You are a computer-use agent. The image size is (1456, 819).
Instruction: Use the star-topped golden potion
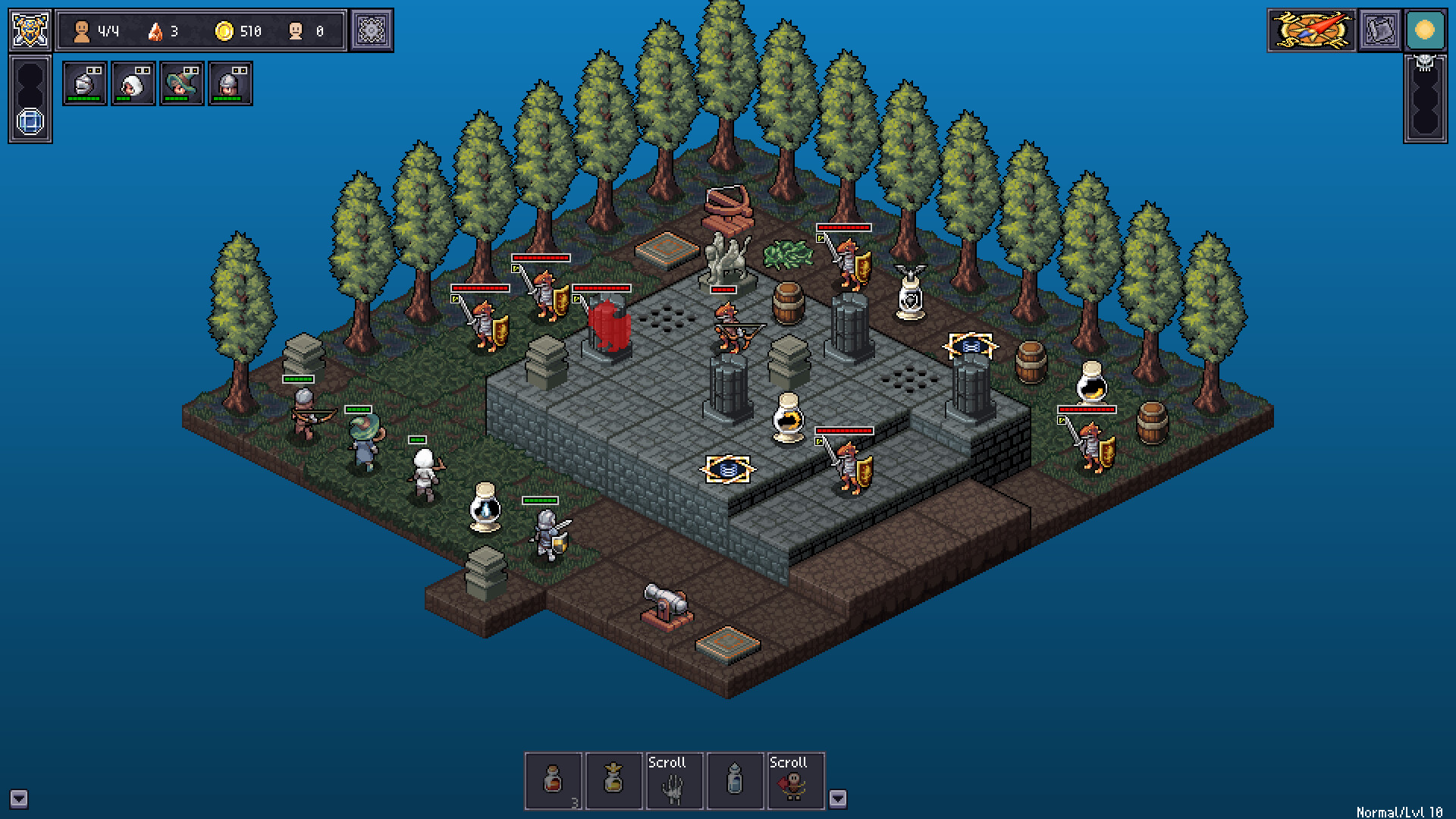[x=615, y=781]
